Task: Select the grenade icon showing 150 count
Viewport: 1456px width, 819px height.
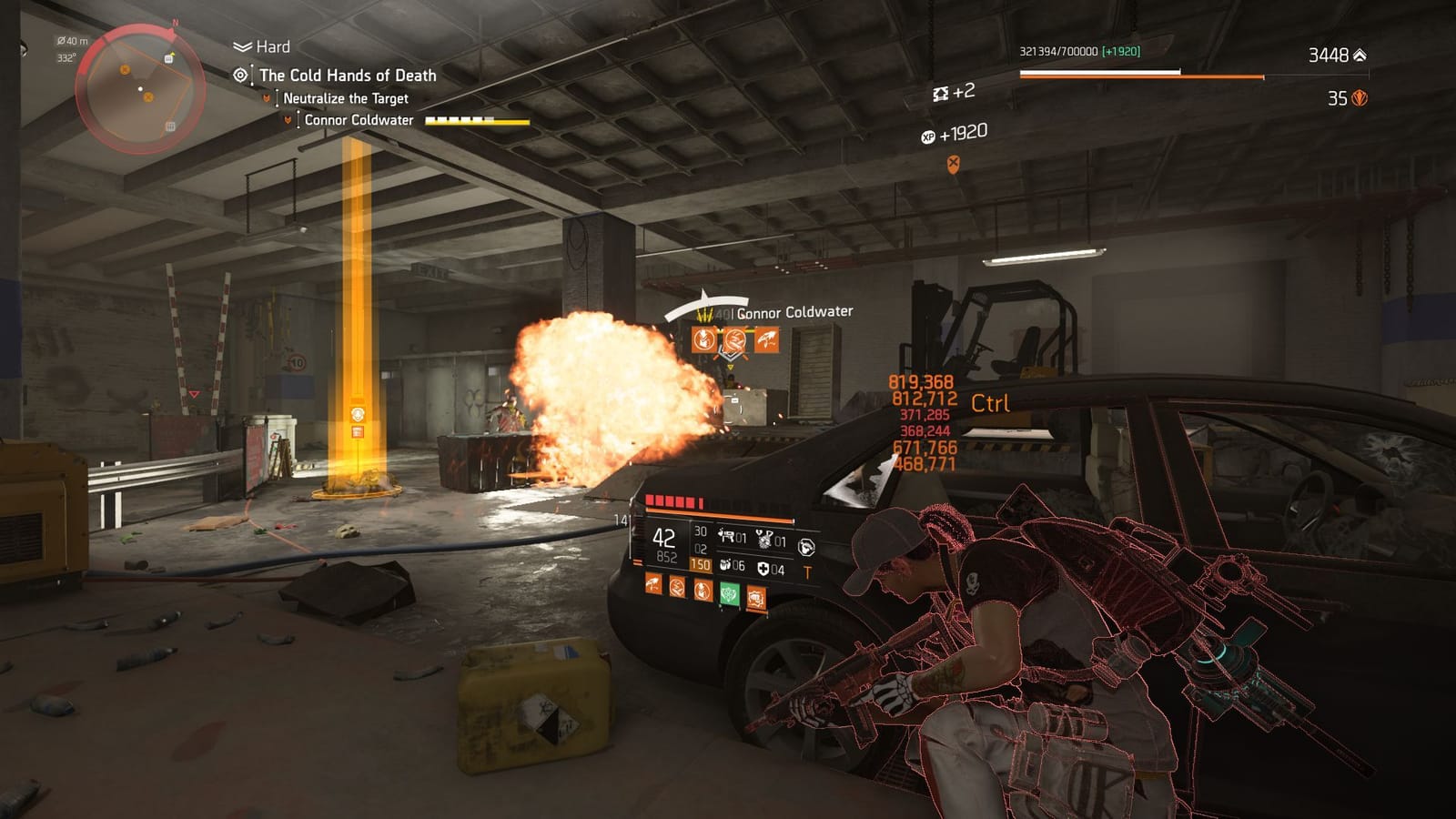Action: pos(703,565)
